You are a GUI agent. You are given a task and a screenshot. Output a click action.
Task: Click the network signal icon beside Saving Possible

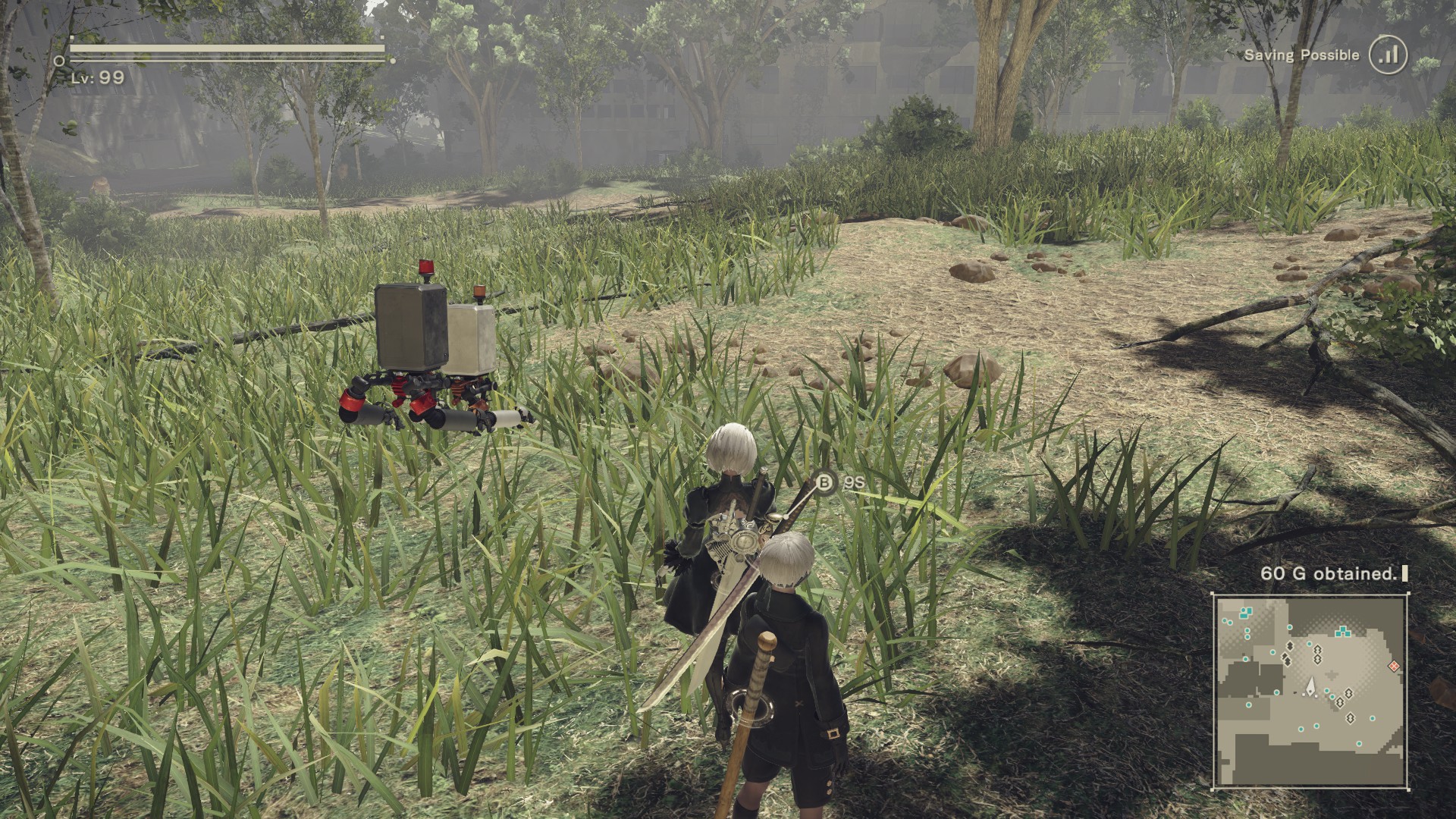coord(1388,55)
